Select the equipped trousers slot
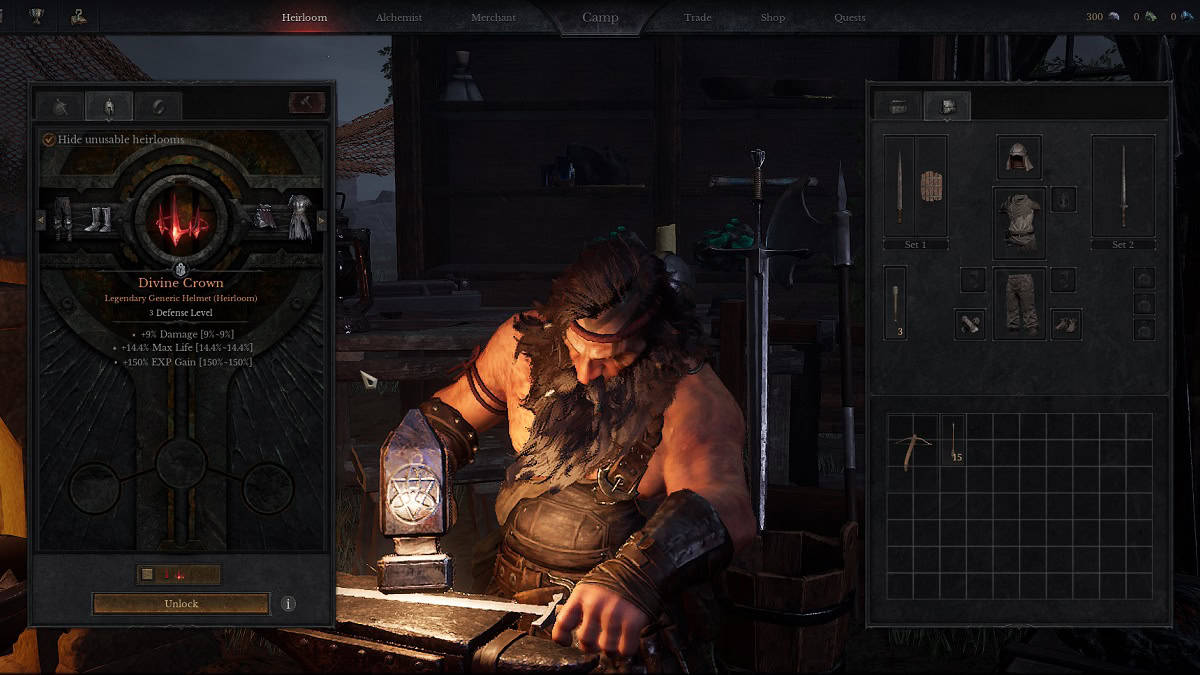Viewport: 1200px width, 675px height. [x=1018, y=303]
